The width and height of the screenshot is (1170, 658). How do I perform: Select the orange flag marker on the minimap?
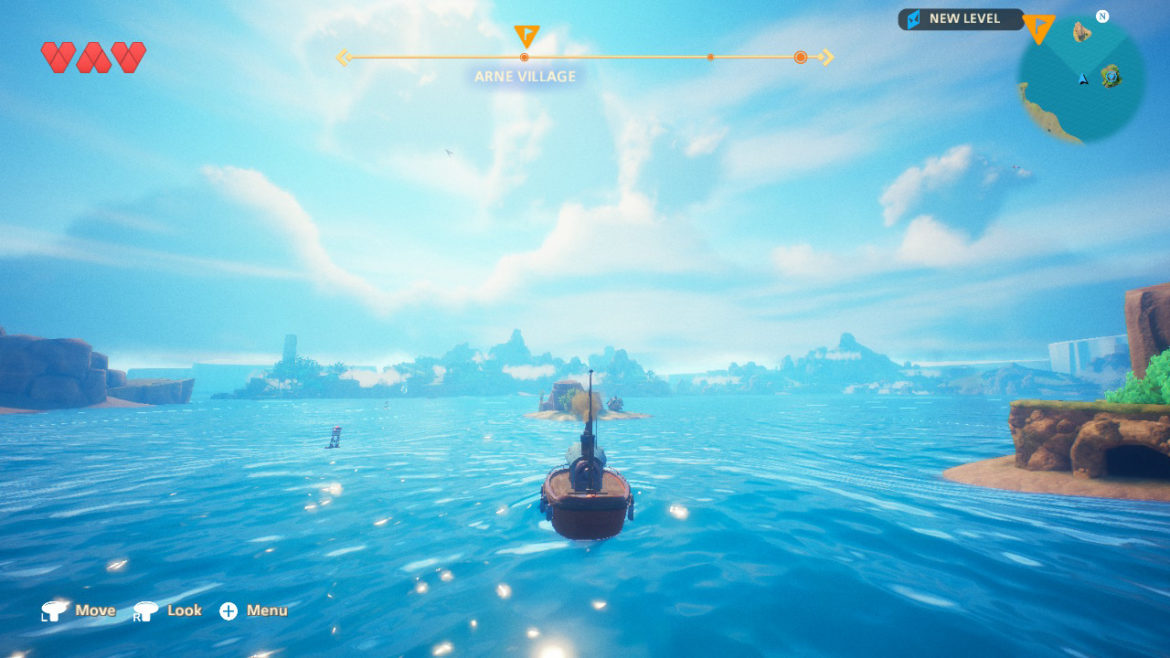pyautogui.click(x=1039, y=29)
